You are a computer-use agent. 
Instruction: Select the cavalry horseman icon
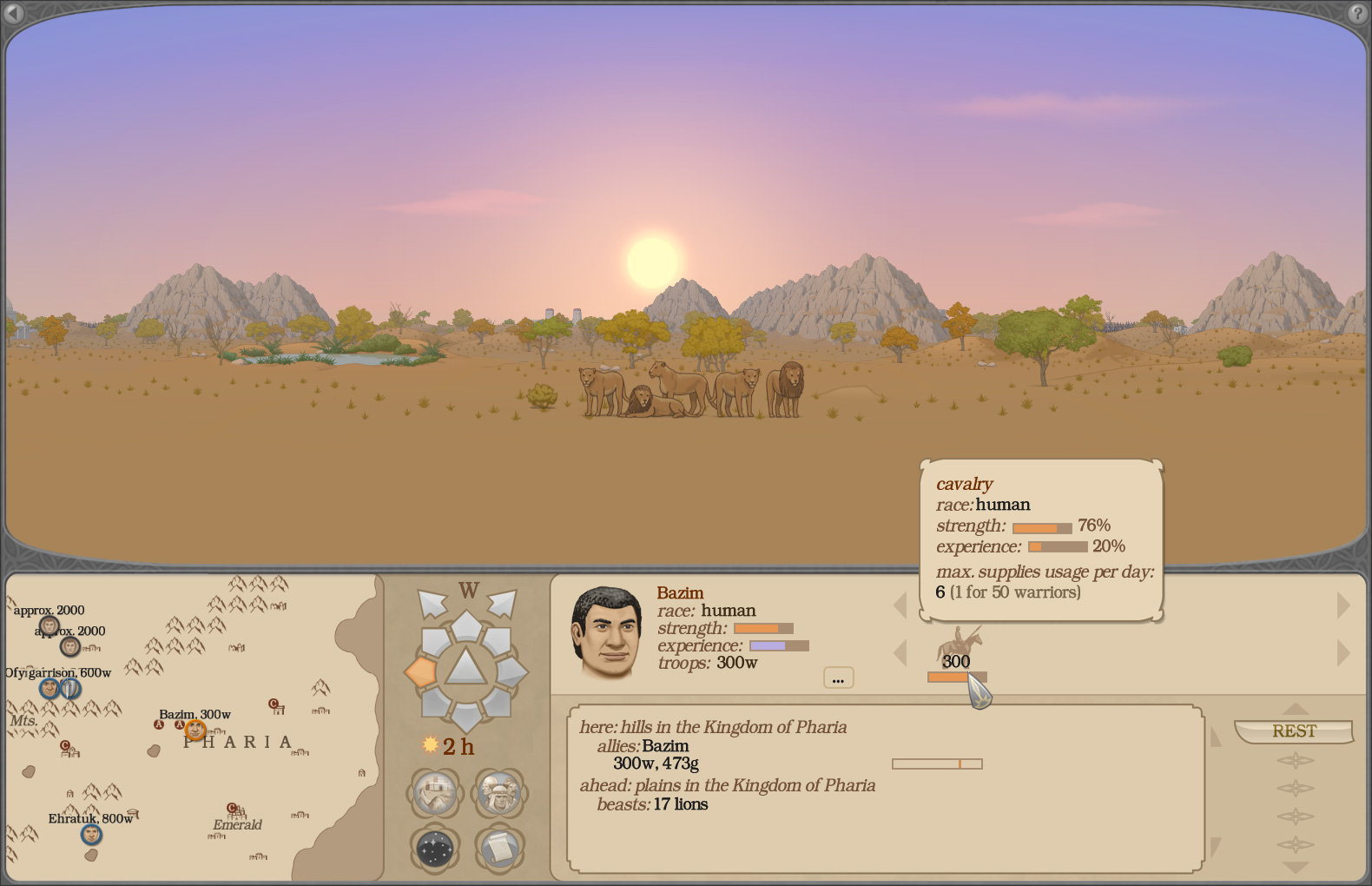click(x=960, y=643)
